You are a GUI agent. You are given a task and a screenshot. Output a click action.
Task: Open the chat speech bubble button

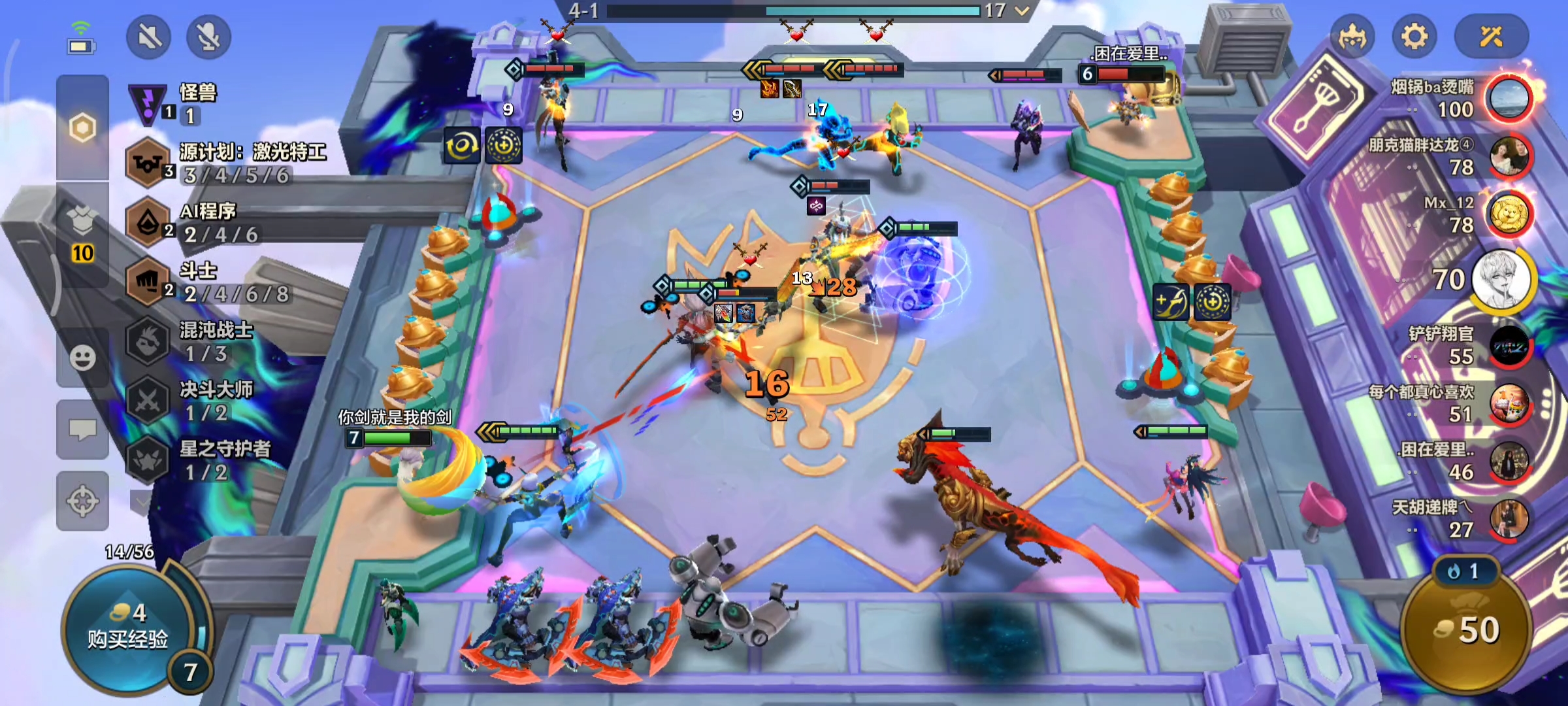[x=82, y=429]
